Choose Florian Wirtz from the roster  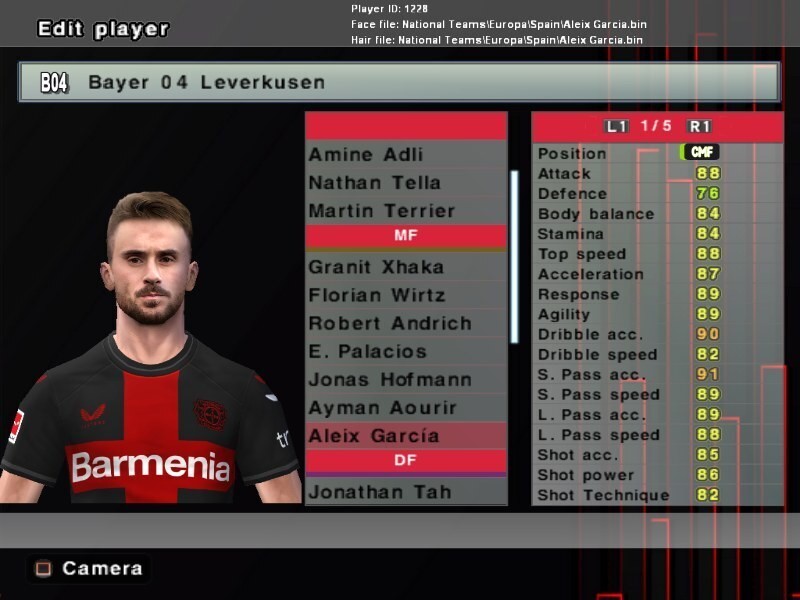point(376,295)
